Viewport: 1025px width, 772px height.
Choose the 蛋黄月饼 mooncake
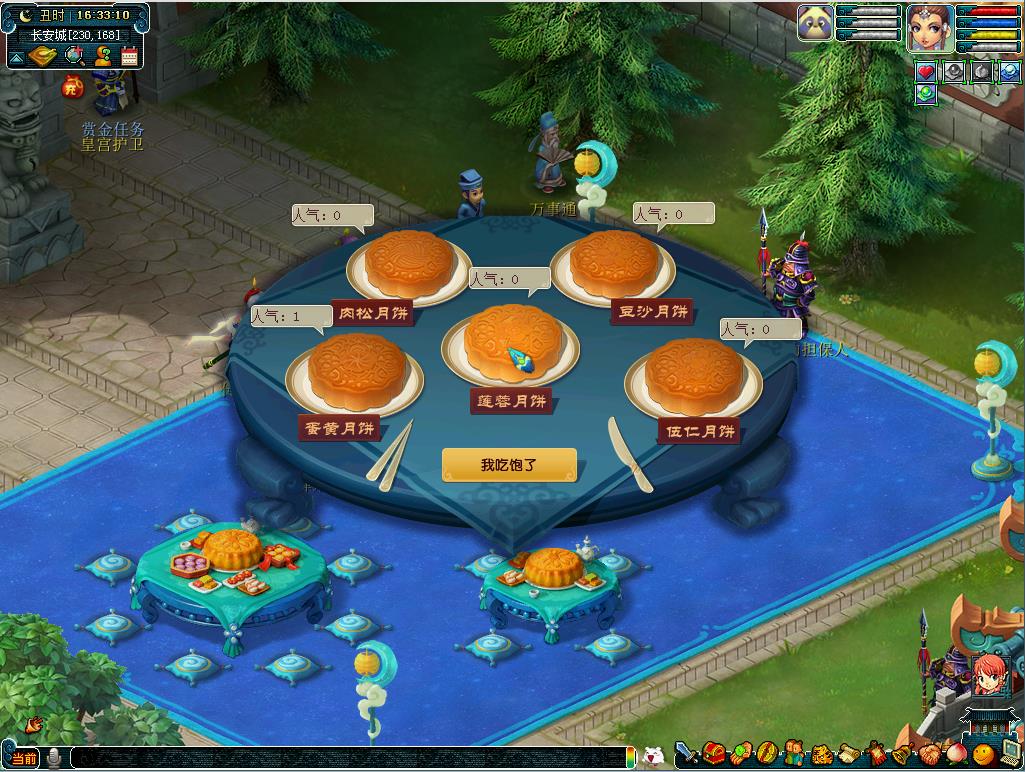357,371
